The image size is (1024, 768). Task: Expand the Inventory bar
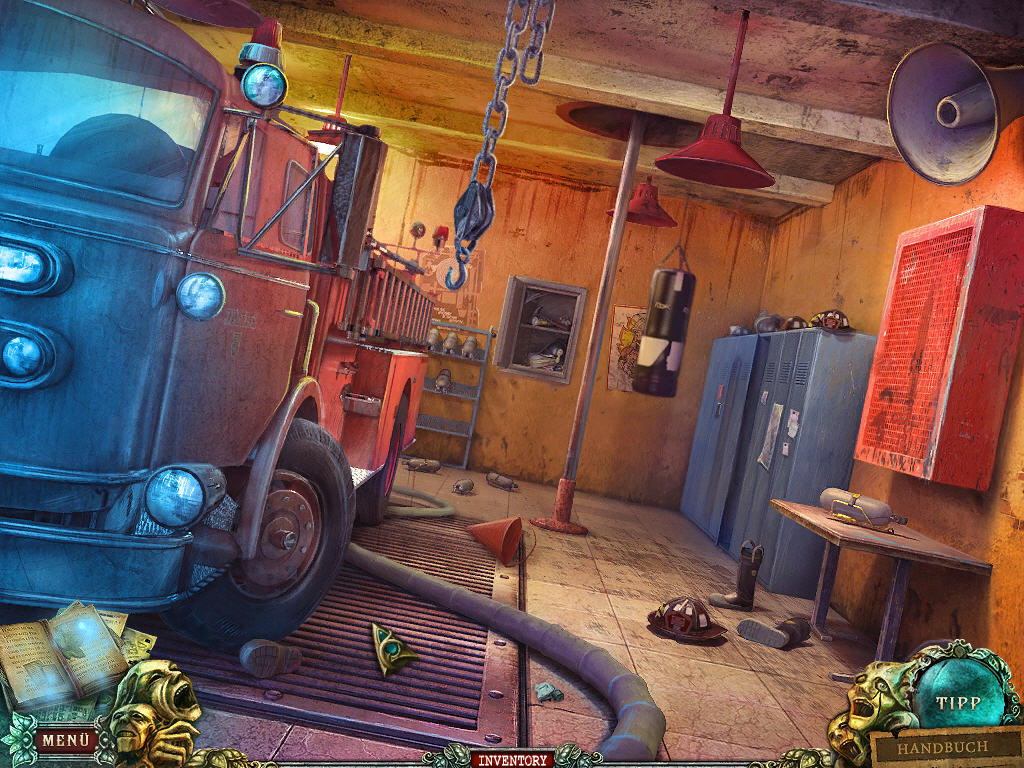point(512,760)
